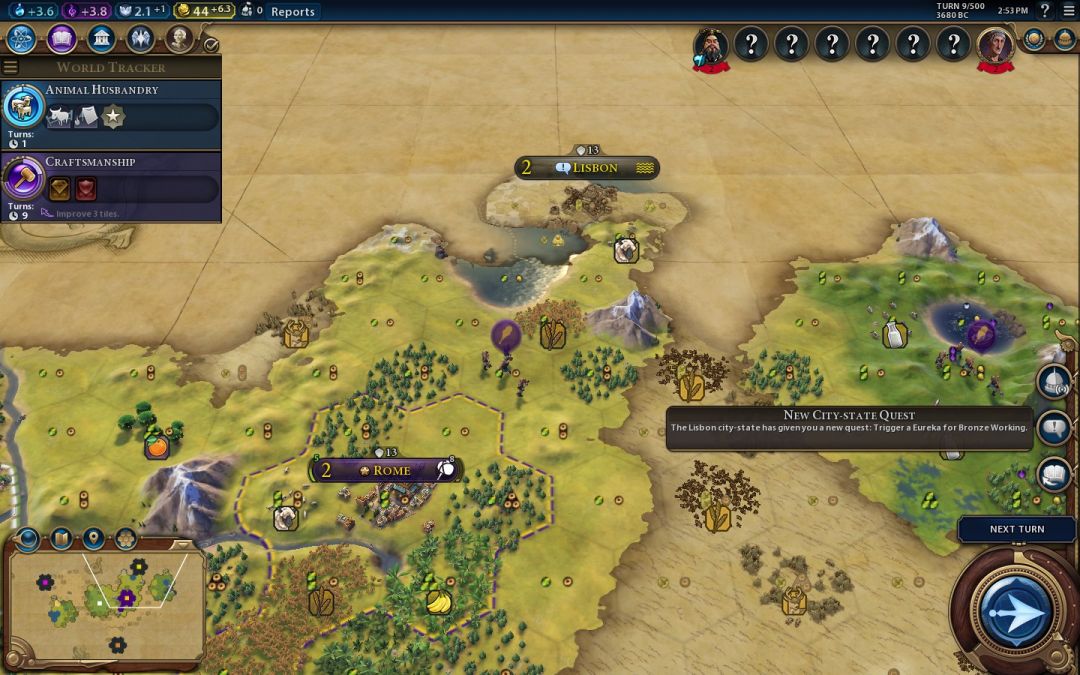Click the New City-state Quest notification
The image size is (1080, 675).
[849, 428]
